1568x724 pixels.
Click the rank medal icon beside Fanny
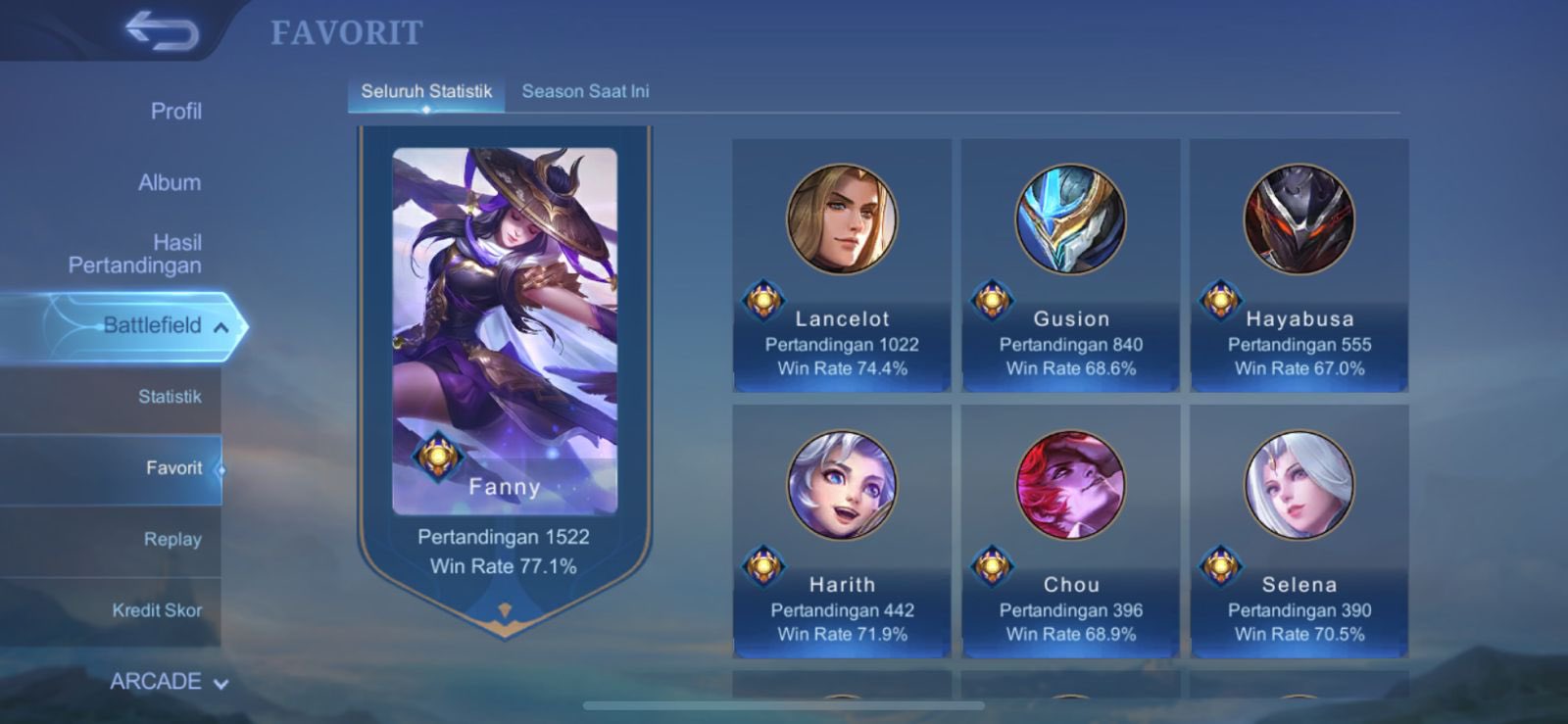click(x=436, y=456)
